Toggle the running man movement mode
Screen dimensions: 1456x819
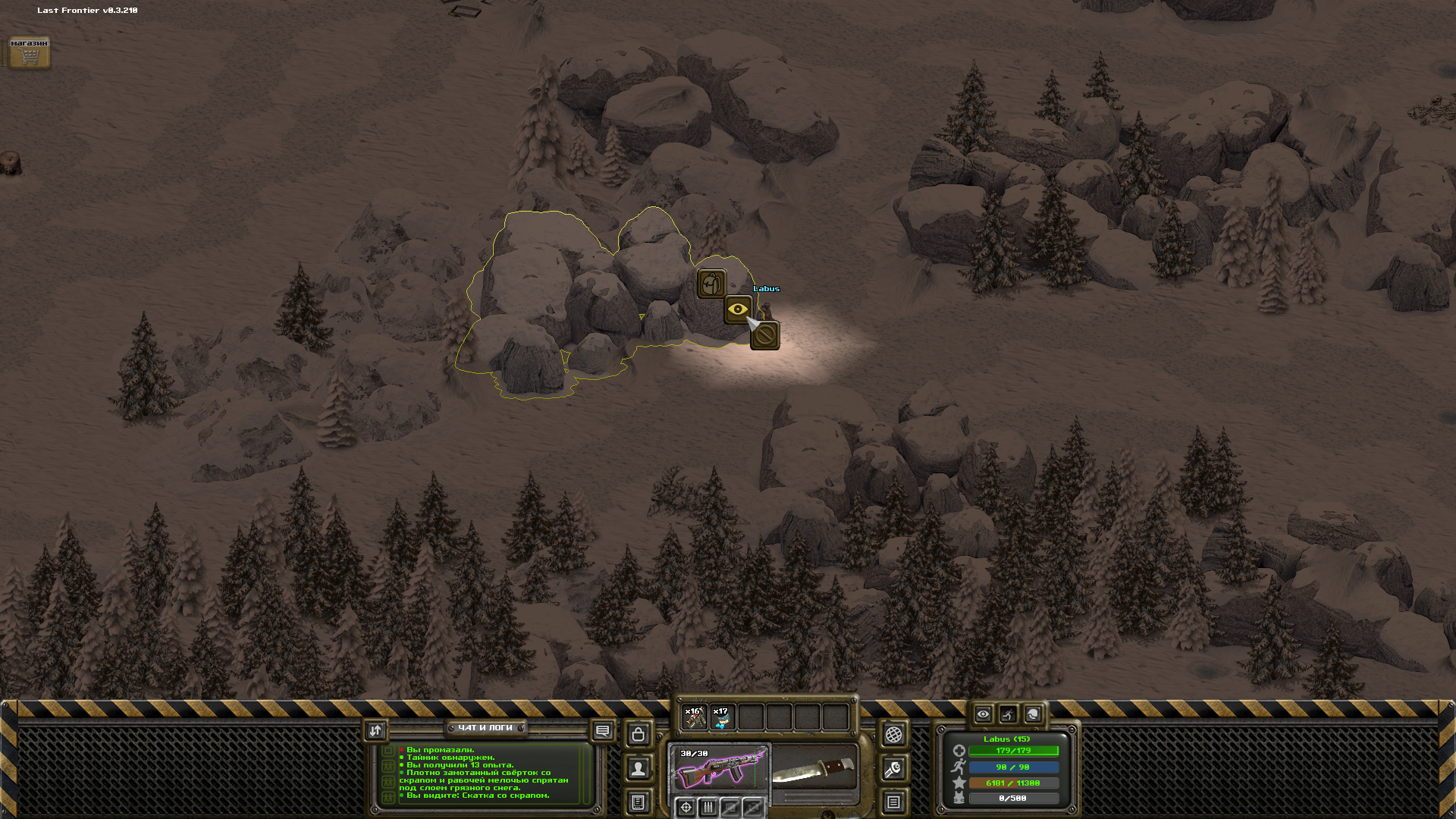point(1008,714)
